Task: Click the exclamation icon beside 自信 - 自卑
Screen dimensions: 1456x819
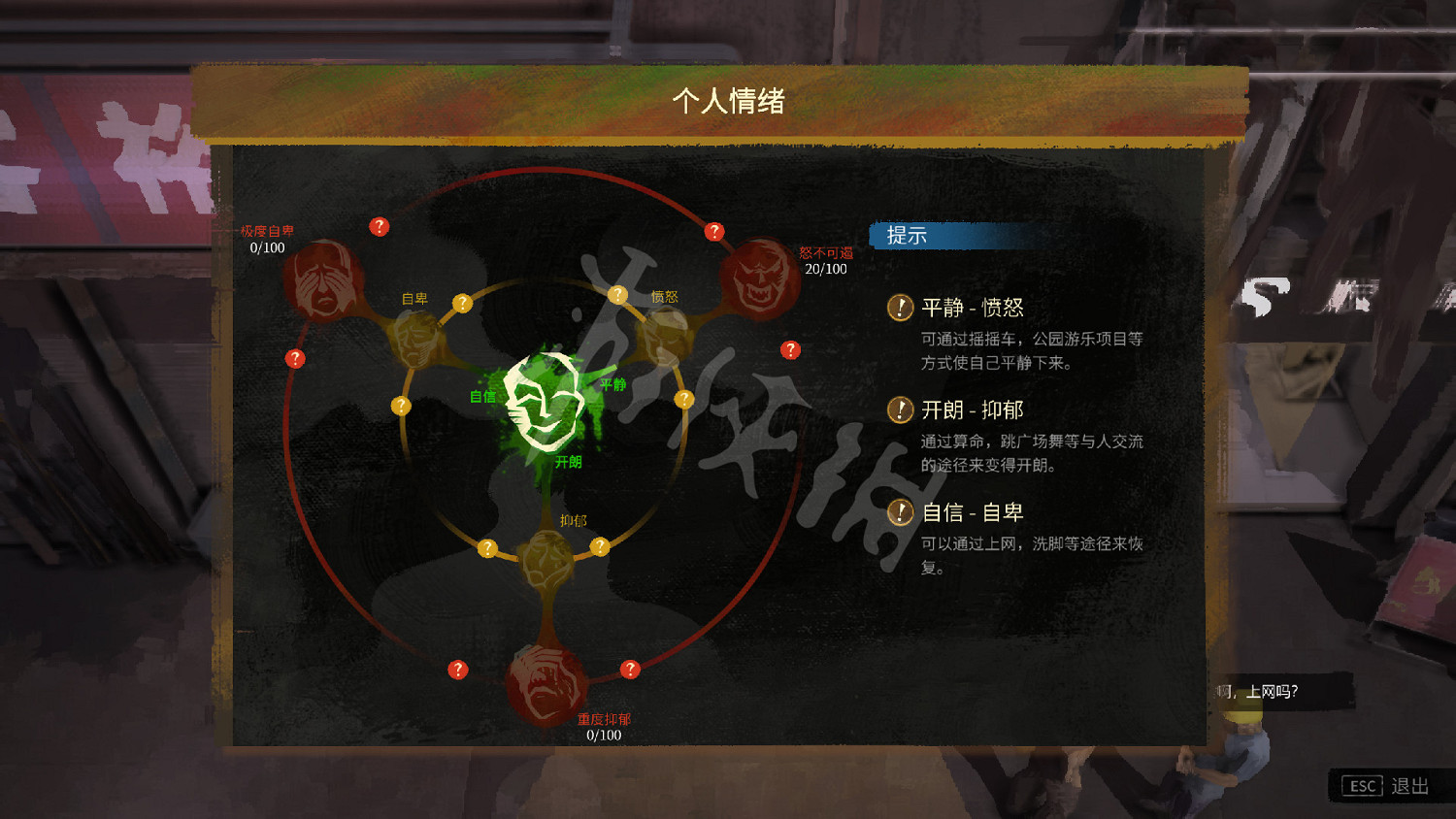Action: [900, 512]
